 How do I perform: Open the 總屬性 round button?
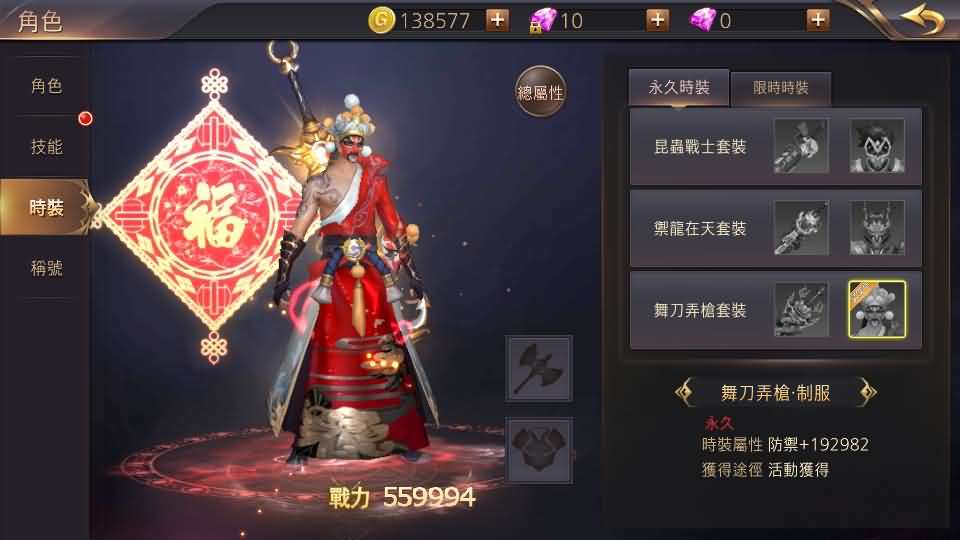click(540, 93)
